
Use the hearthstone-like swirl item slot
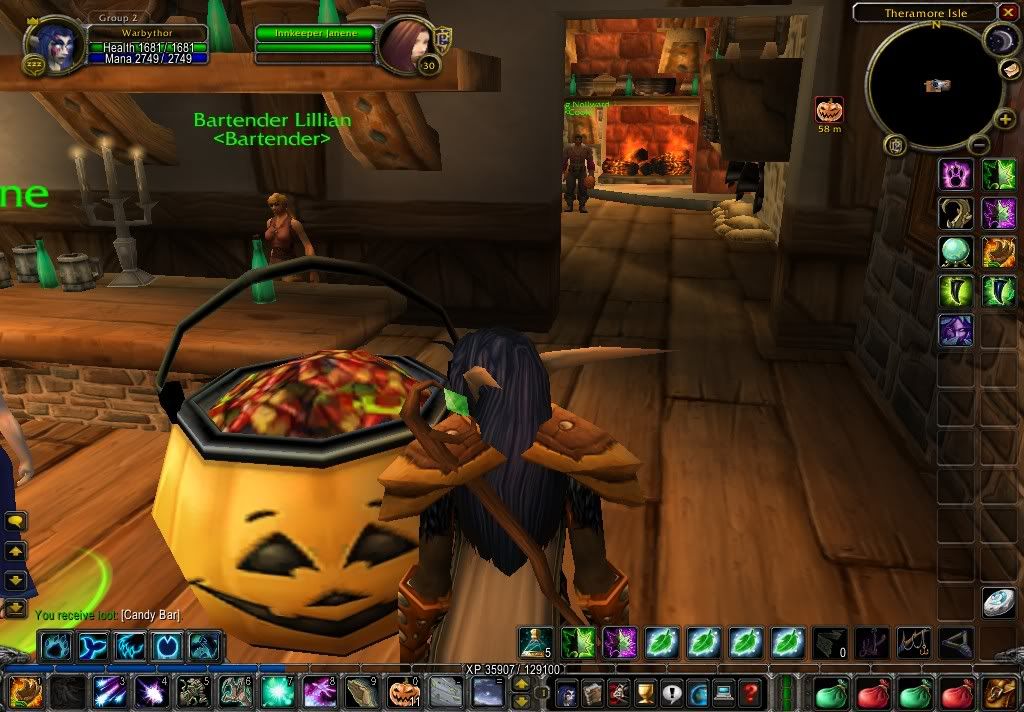[999, 601]
